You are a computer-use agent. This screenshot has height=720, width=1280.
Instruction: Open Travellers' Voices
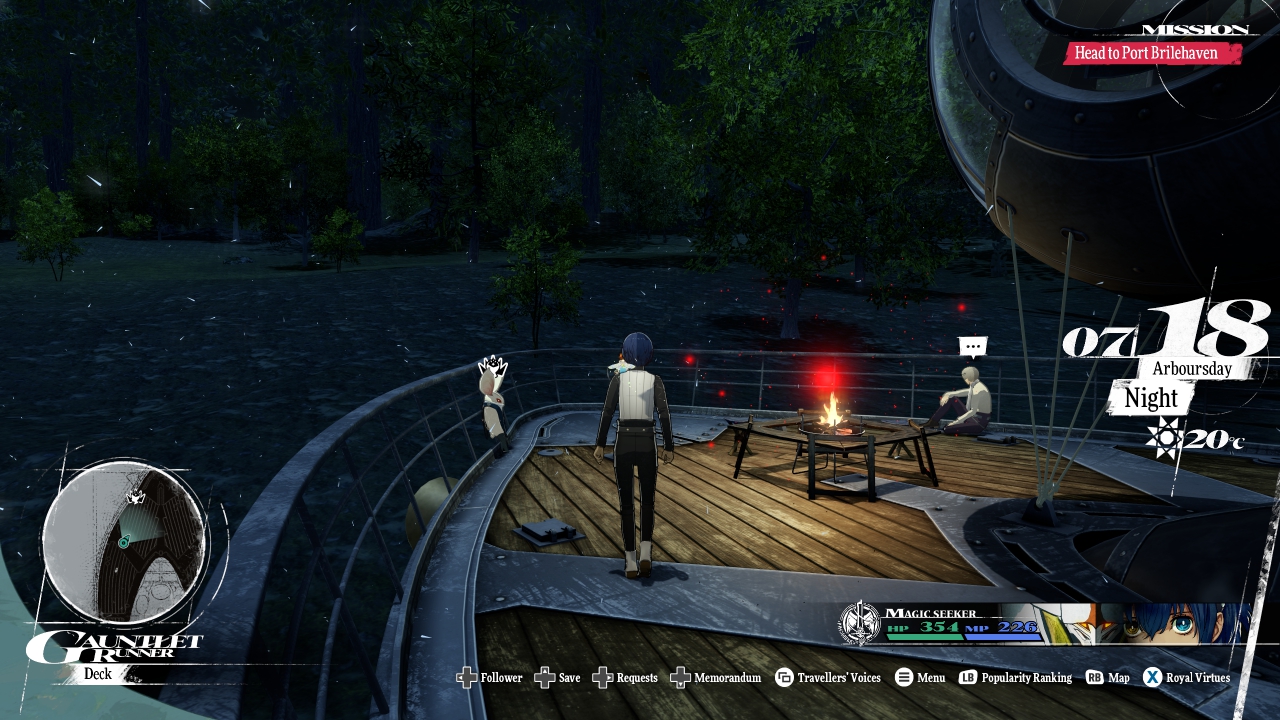point(828,678)
